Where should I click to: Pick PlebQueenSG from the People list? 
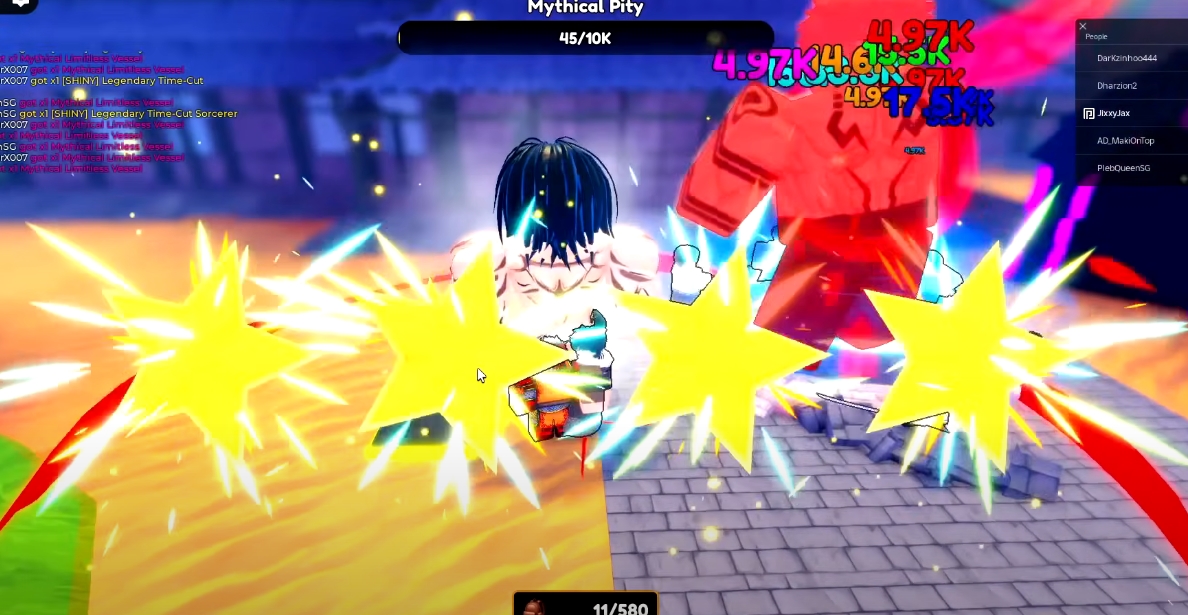click(x=1123, y=168)
